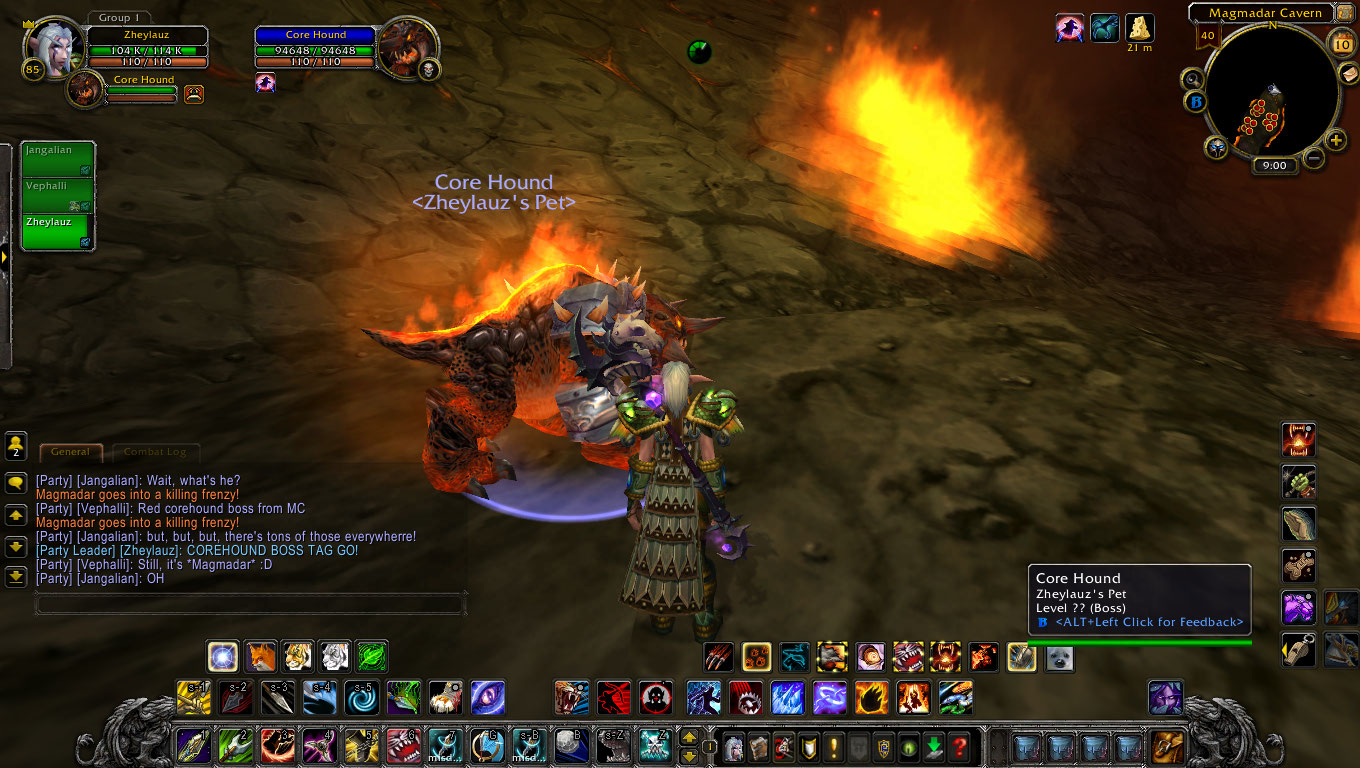1360x768 pixels.
Task: Open the calendar button showing 10
Action: (1341, 42)
